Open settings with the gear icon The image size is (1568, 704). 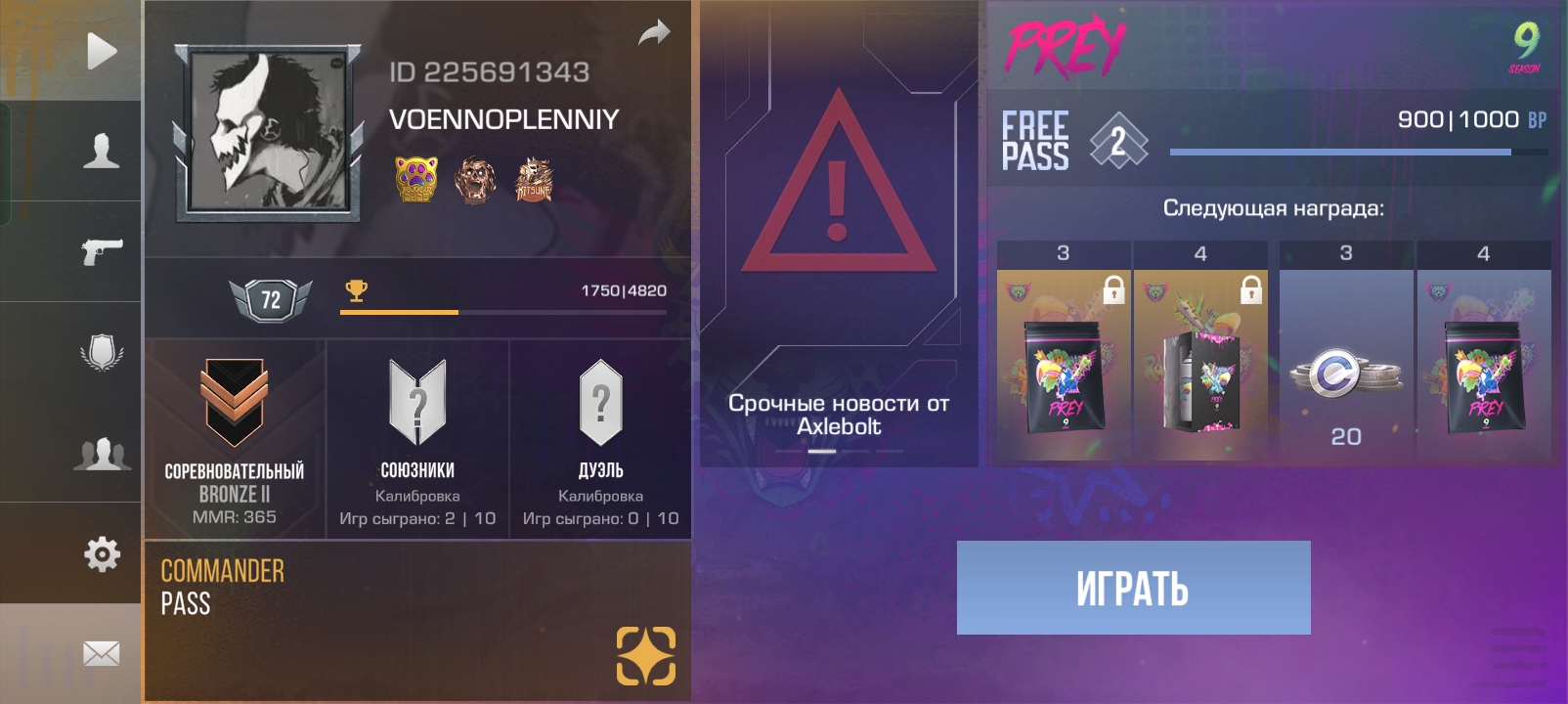tap(101, 553)
